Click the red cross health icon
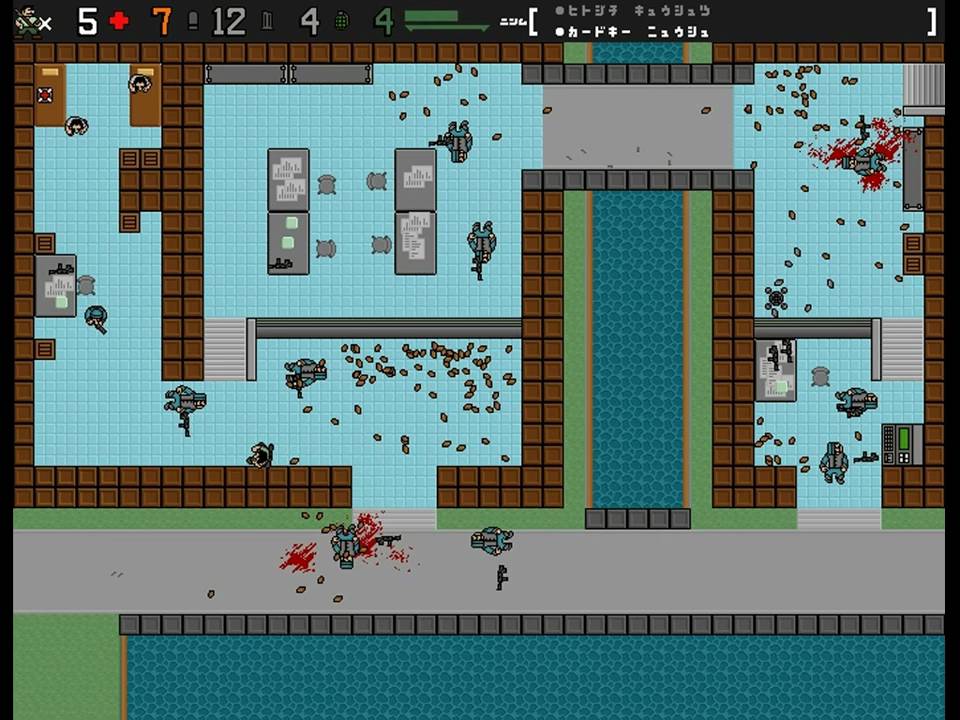The height and width of the screenshot is (720, 960). 119,21
